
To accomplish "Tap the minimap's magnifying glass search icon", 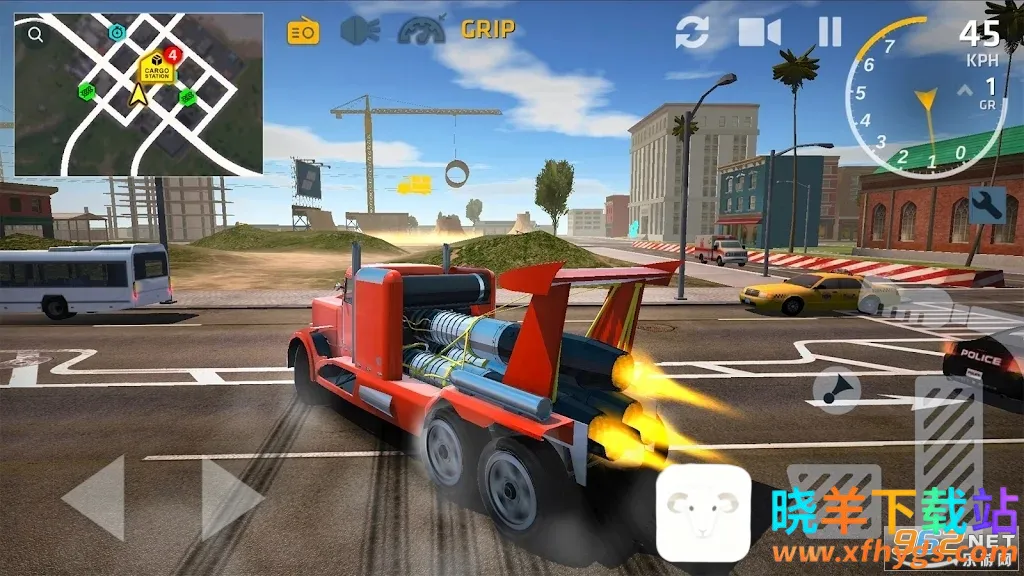I will click(36, 35).
